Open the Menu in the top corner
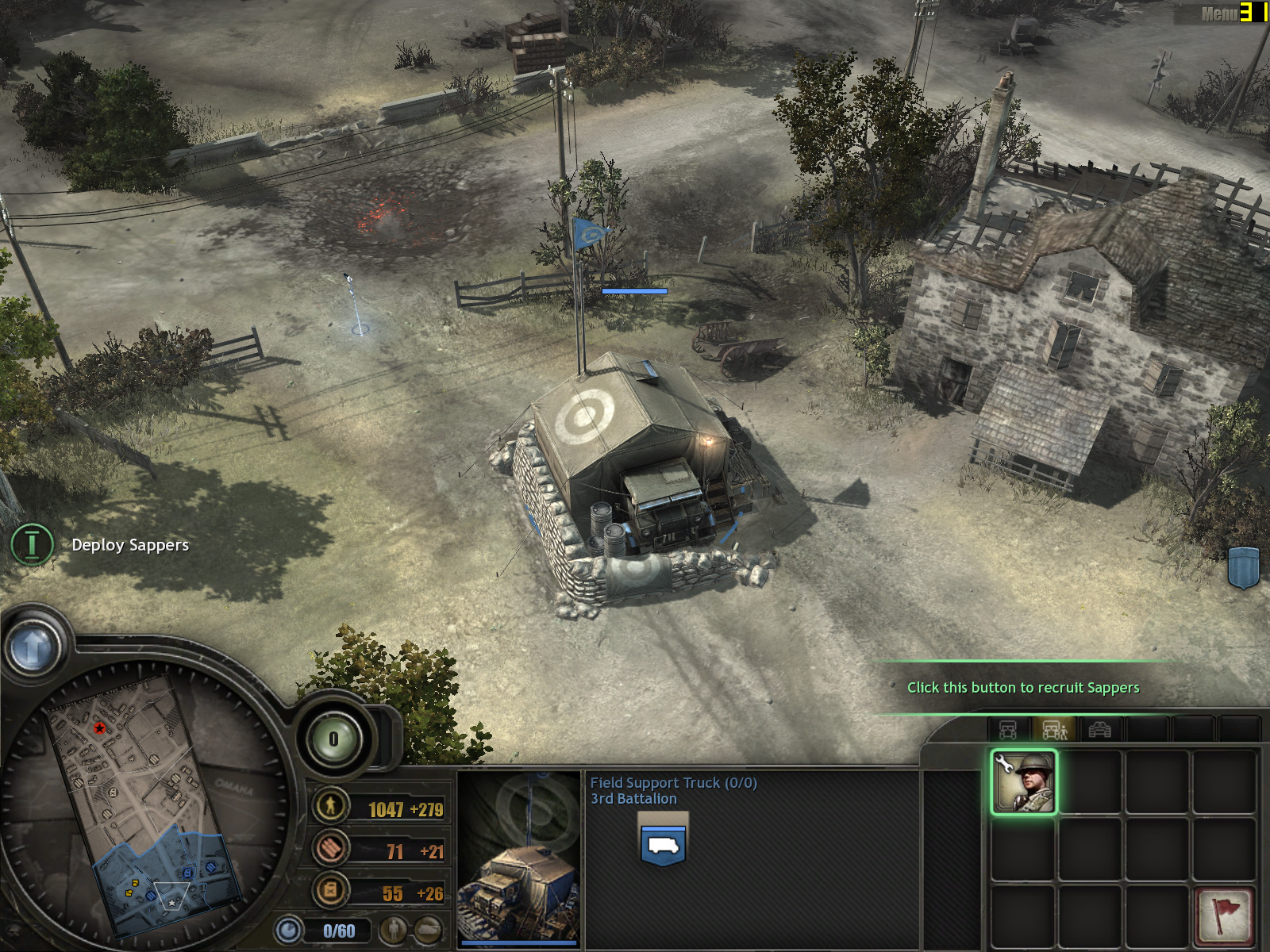This screenshot has height=952, width=1270. point(1218,13)
